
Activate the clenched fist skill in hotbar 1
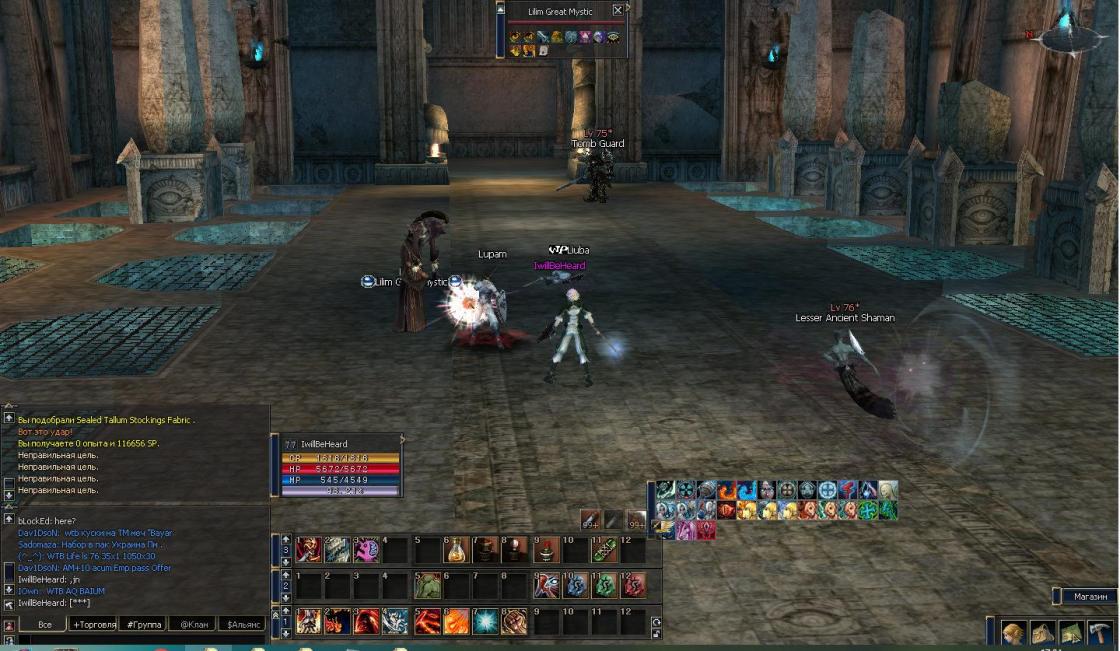point(515,621)
